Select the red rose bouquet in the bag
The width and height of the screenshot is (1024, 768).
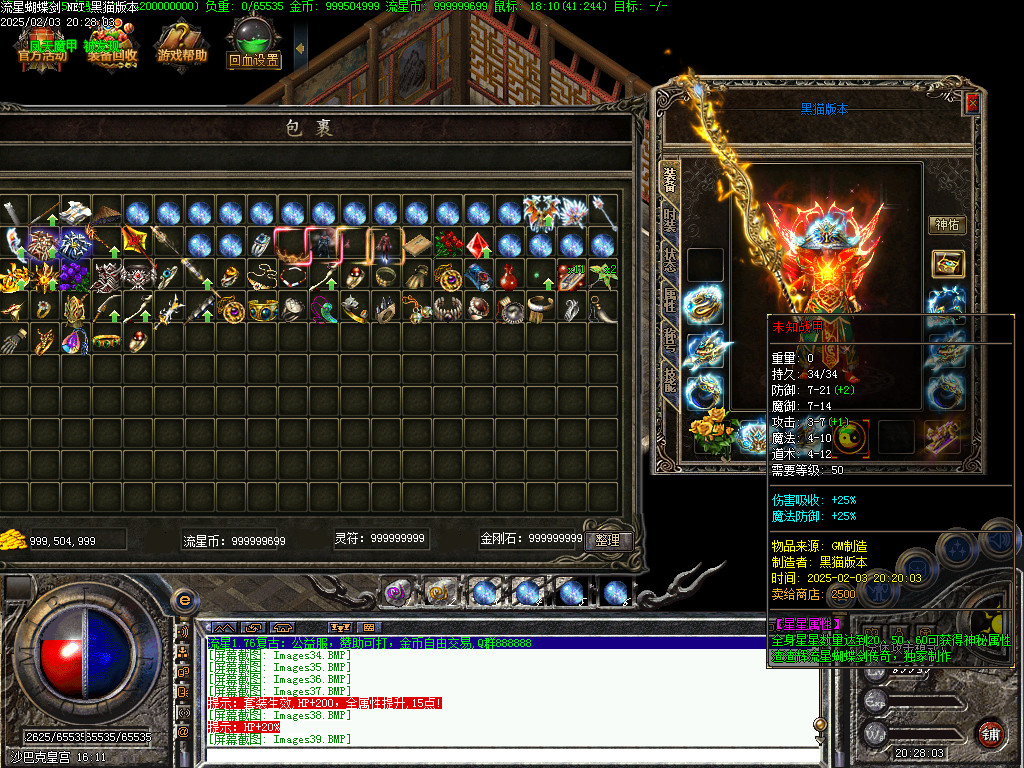point(448,244)
